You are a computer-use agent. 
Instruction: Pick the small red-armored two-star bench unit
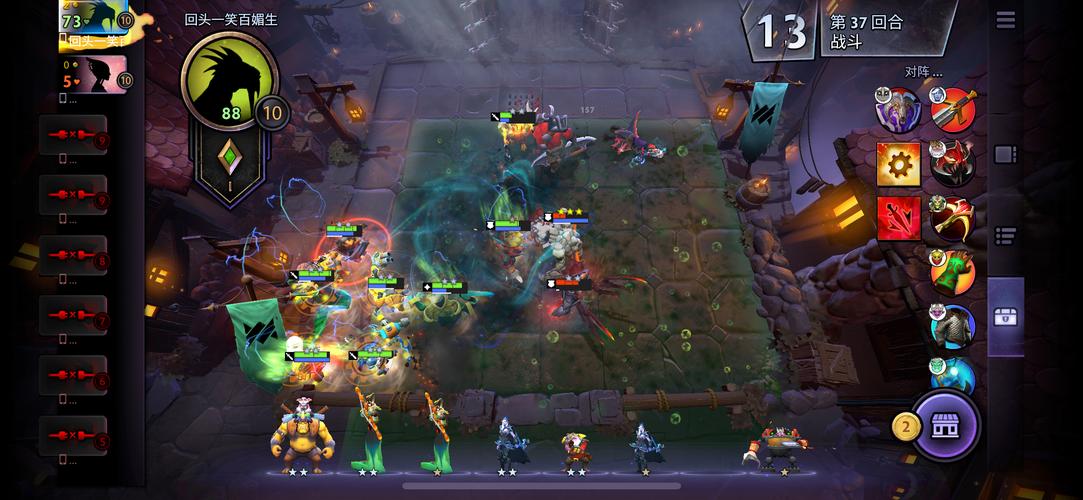click(x=577, y=448)
